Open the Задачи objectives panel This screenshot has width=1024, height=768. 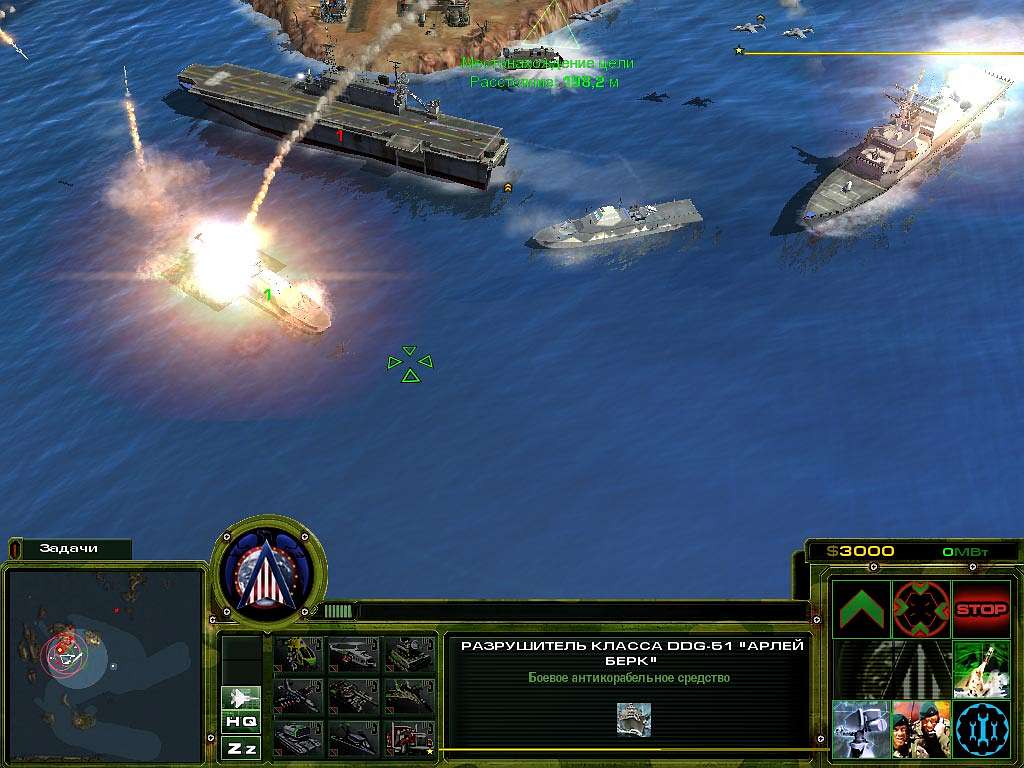click(x=70, y=548)
